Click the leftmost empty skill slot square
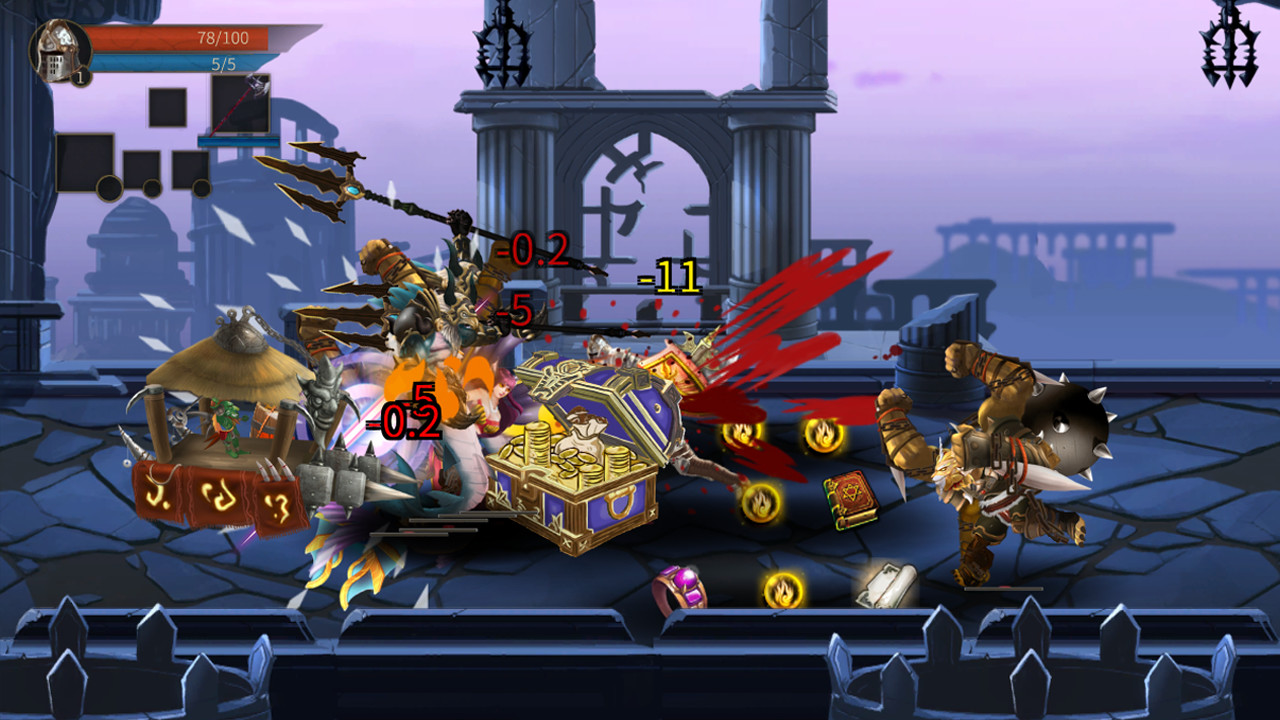The width and height of the screenshot is (1280, 720). pyautogui.click(x=84, y=165)
